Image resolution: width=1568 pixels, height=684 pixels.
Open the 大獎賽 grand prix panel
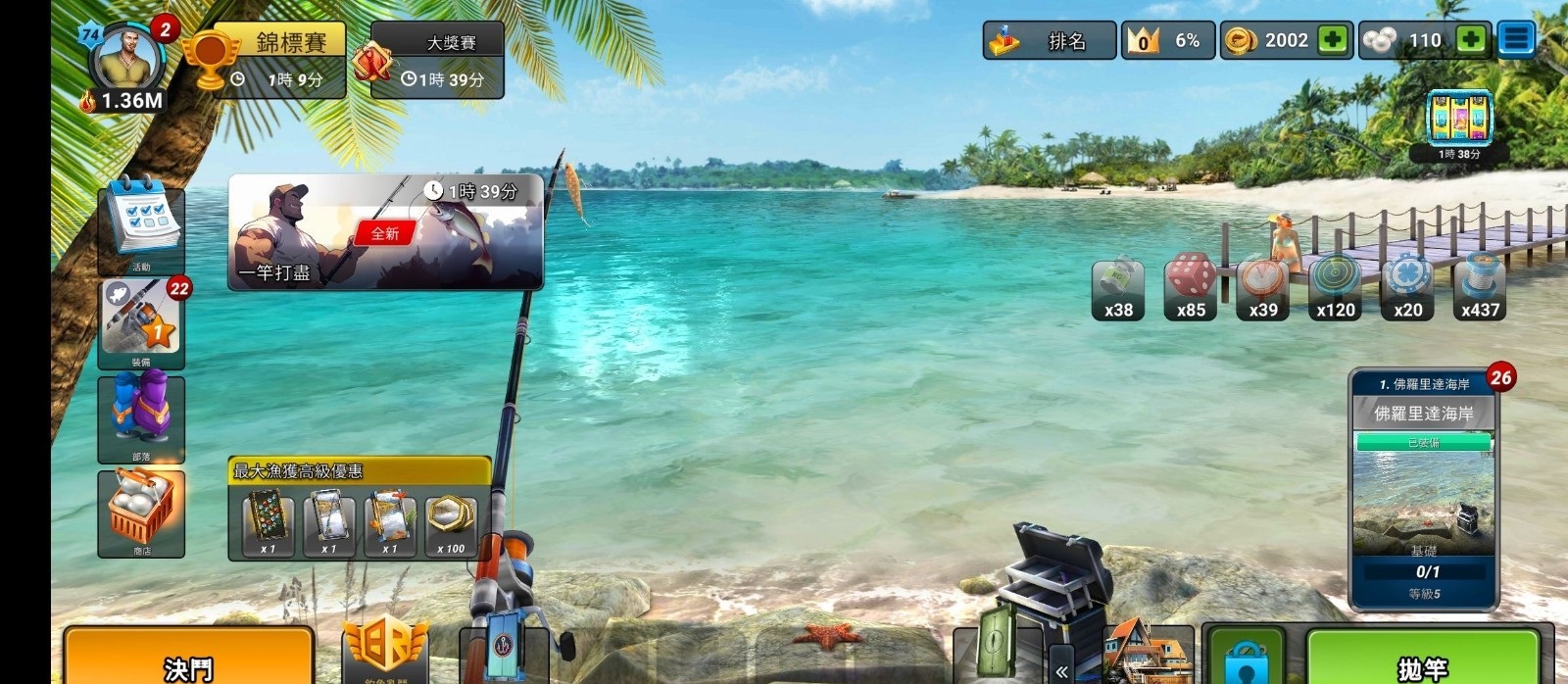point(438,60)
